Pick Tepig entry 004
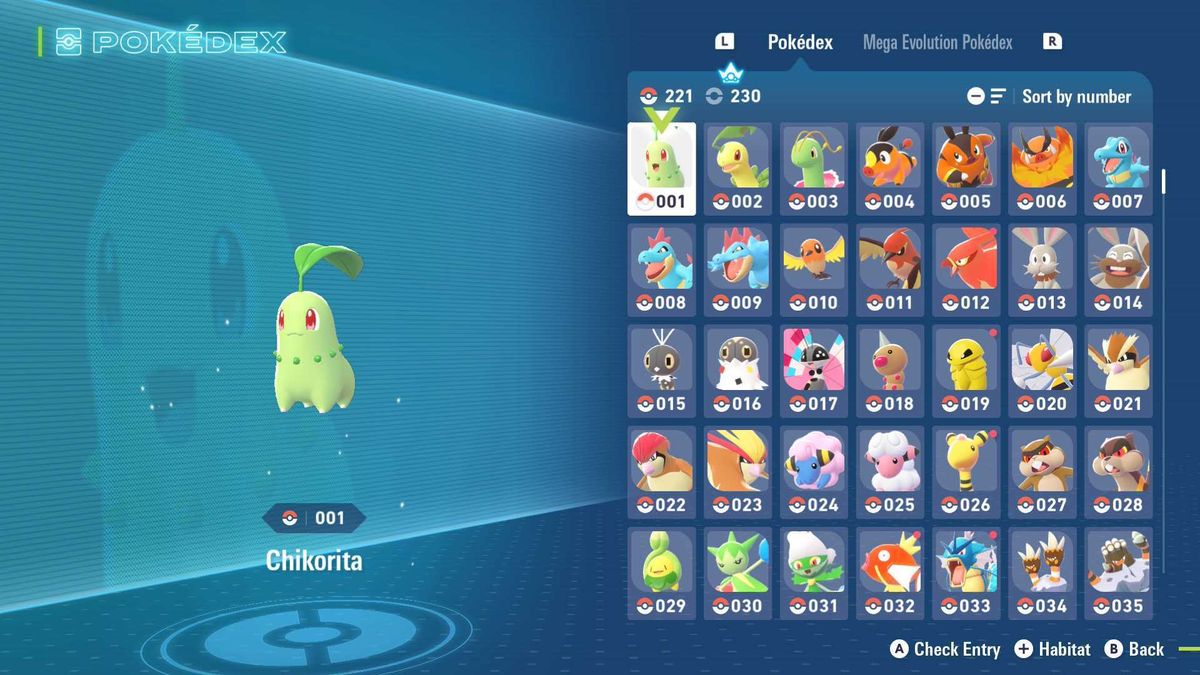The image size is (1200, 675). (x=890, y=168)
